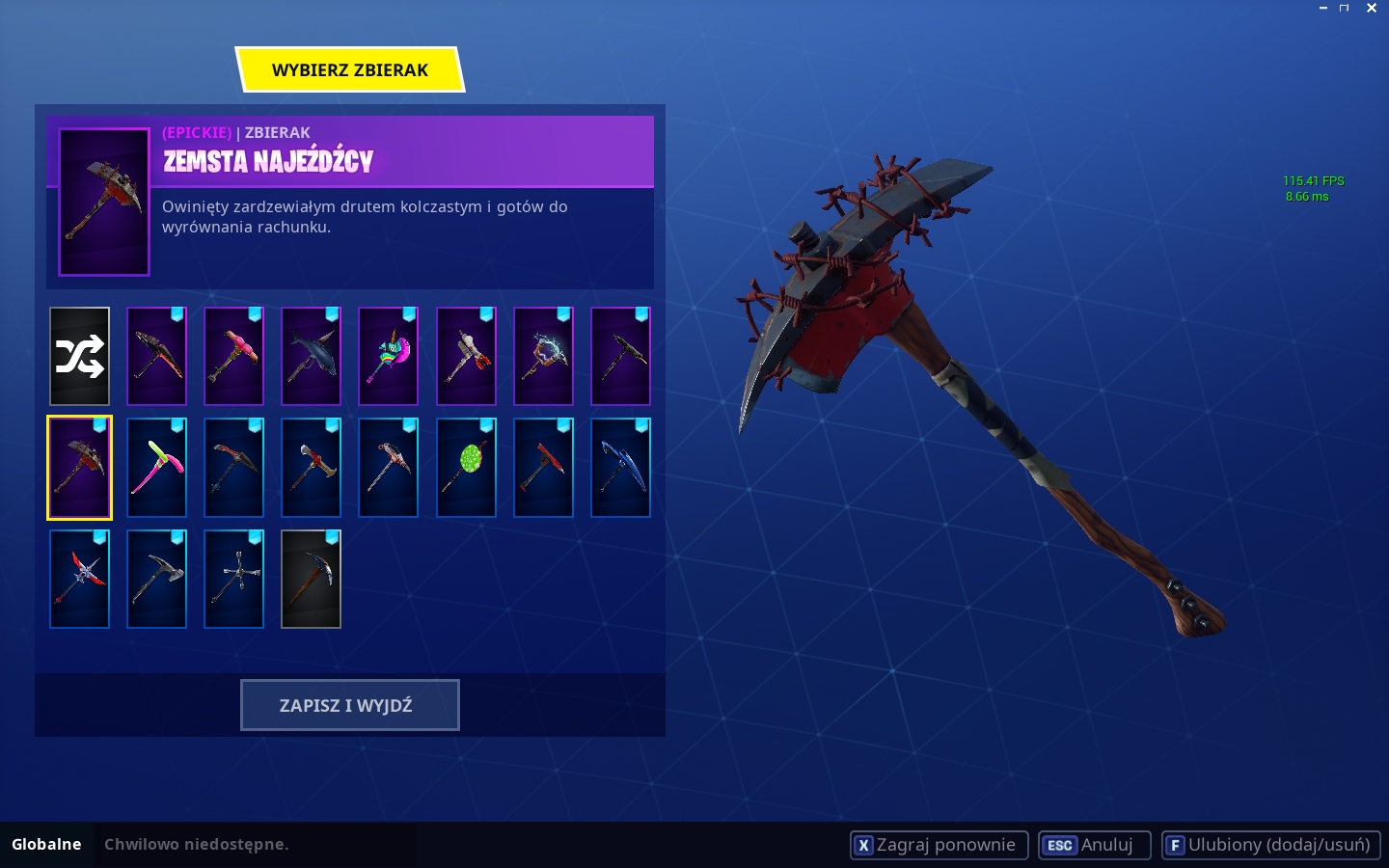Image resolution: width=1389 pixels, height=868 pixels.
Task: Choose the crossed wooden sticks pickaxe
Action: click(233, 579)
